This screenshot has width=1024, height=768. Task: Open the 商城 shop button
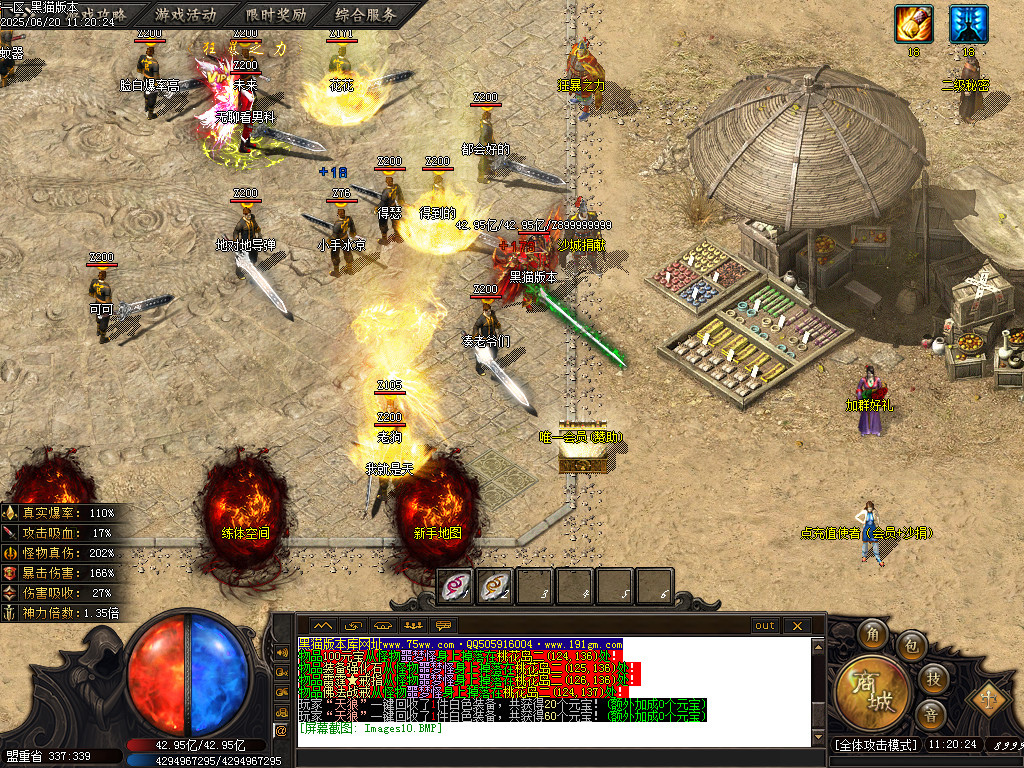[873, 693]
